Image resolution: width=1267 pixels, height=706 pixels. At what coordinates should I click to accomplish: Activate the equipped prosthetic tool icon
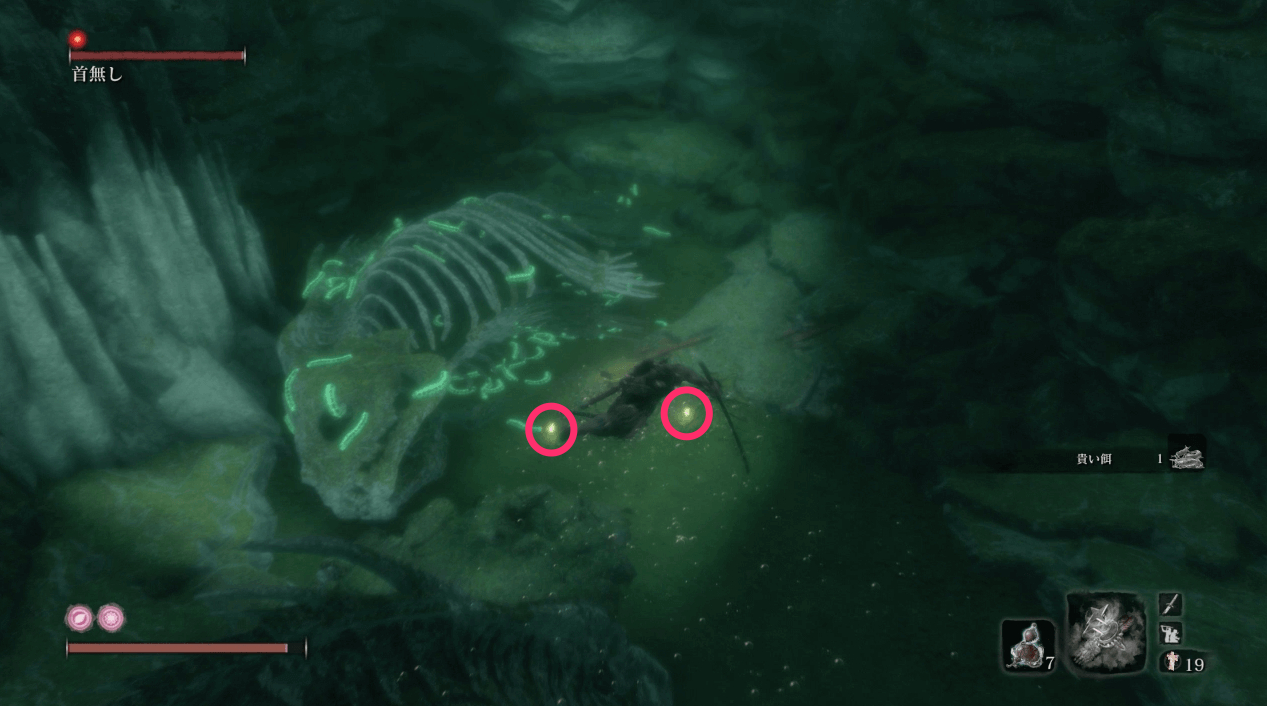[1106, 631]
